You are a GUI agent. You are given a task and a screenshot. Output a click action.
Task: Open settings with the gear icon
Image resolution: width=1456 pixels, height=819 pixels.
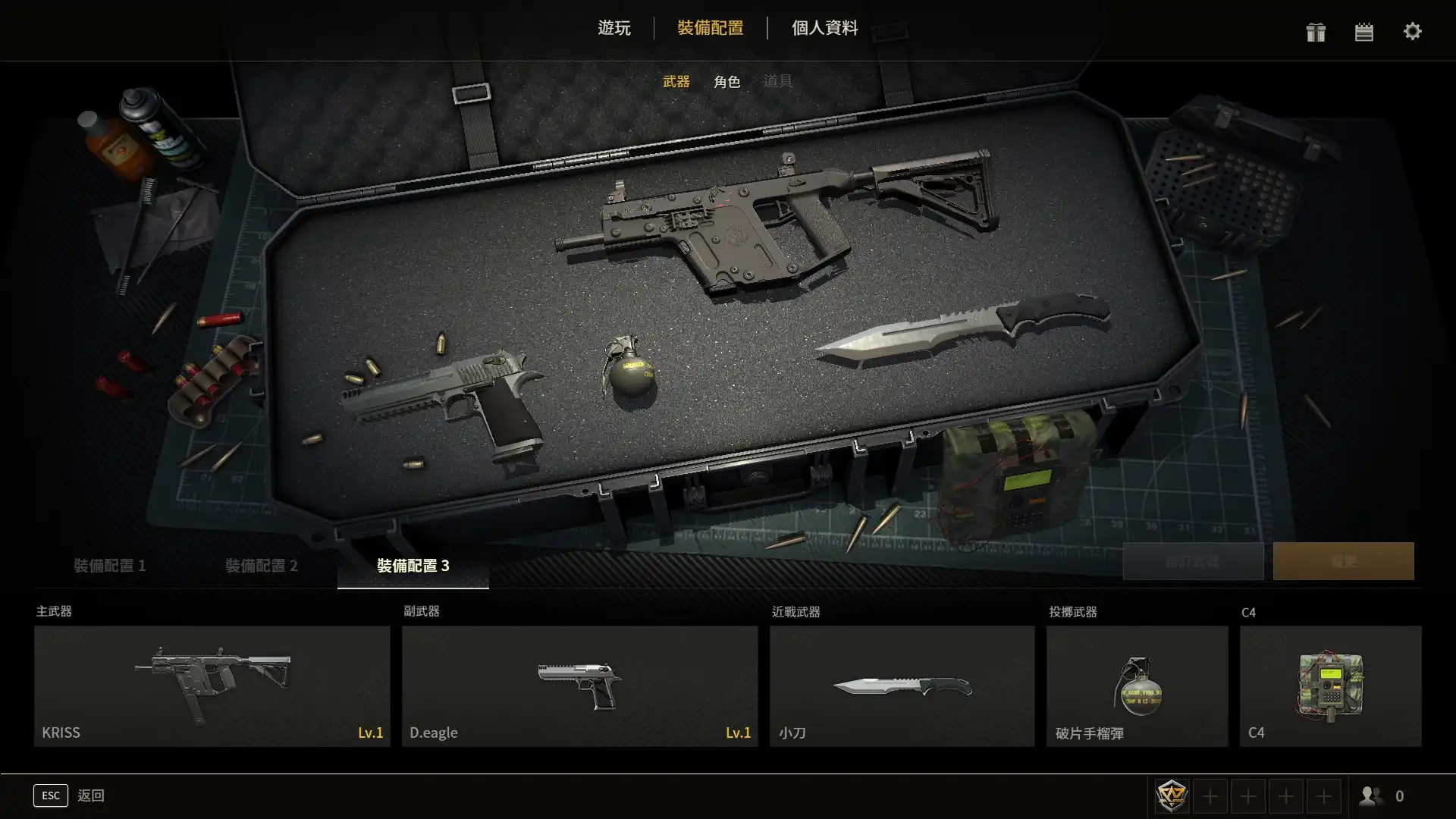(x=1412, y=32)
